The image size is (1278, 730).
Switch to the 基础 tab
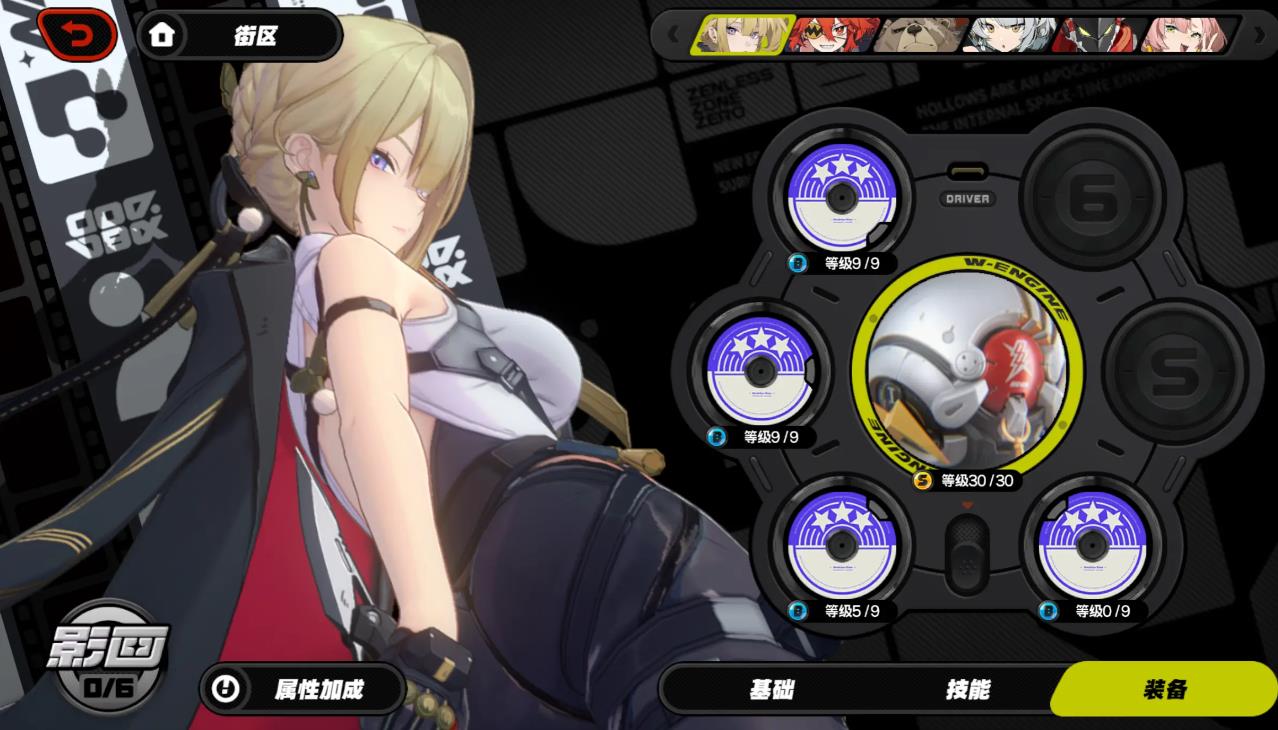(x=771, y=690)
